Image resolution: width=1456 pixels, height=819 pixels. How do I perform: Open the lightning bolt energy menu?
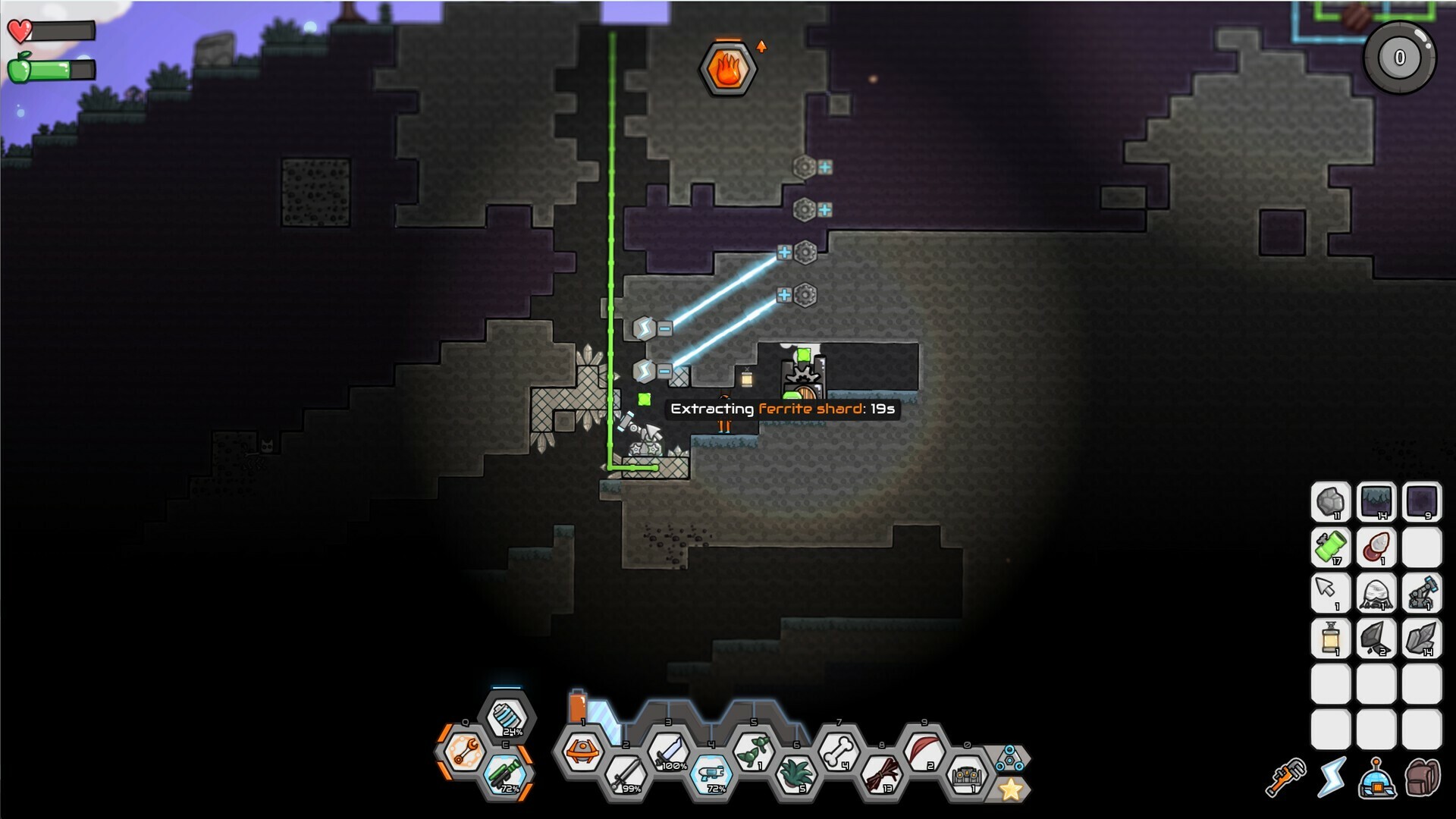1332,777
